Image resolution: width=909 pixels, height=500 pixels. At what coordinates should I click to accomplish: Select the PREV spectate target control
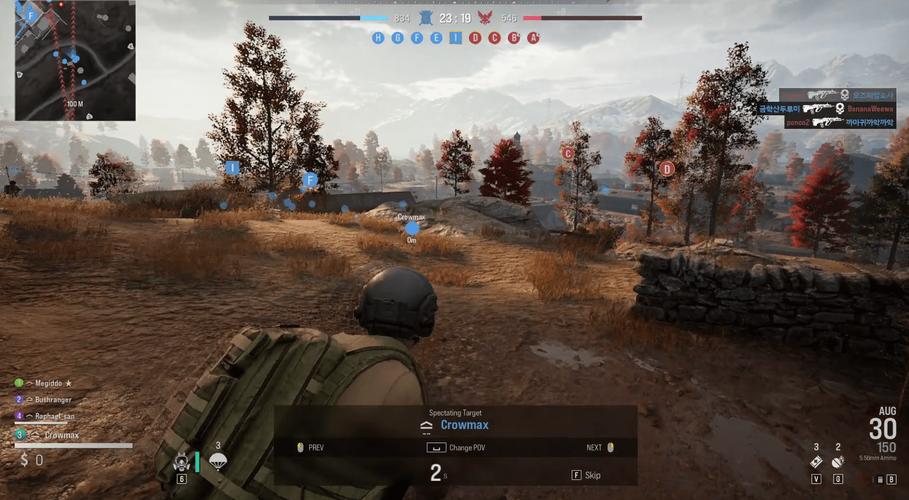tap(310, 447)
